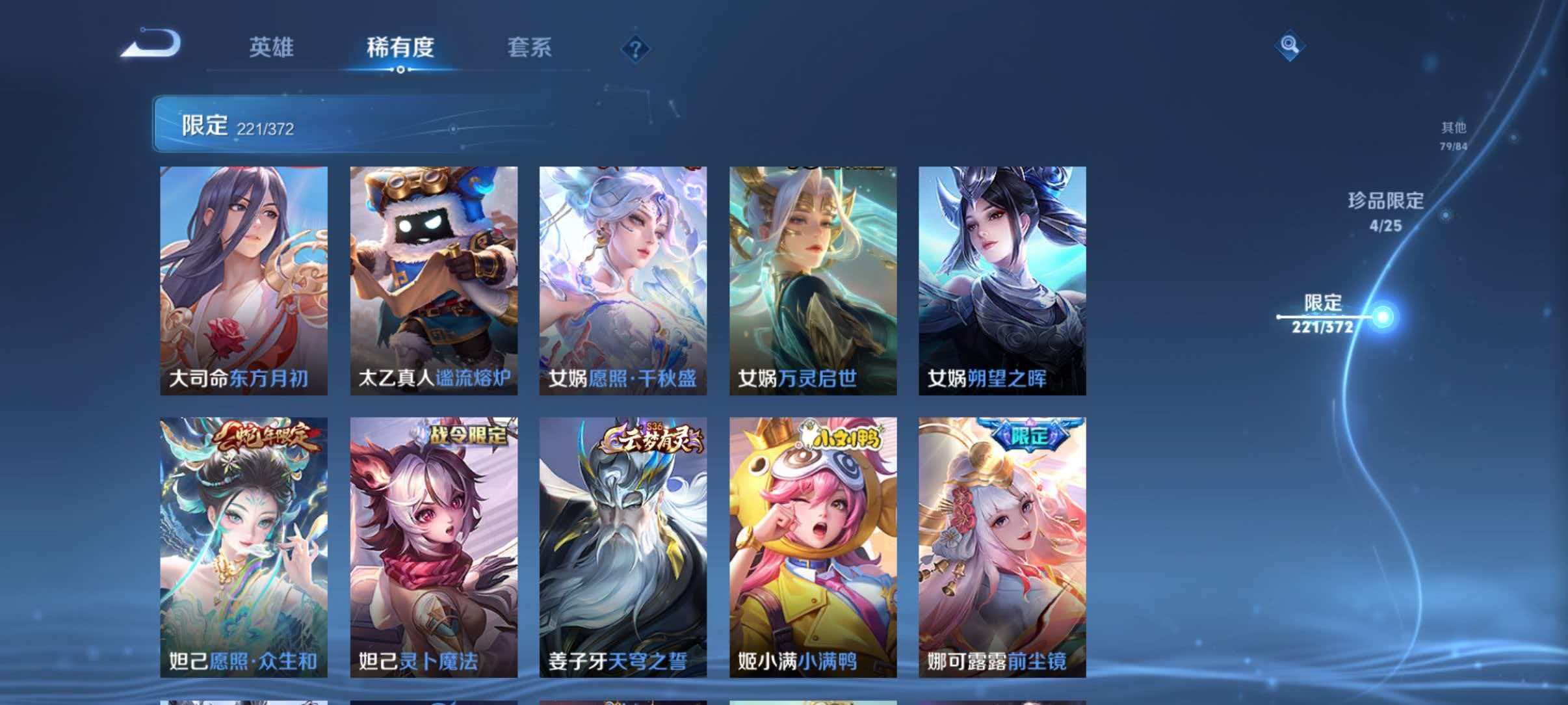This screenshot has width=1568, height=705.
Task: Click the help question mark icon
Action: pos(635,48)
